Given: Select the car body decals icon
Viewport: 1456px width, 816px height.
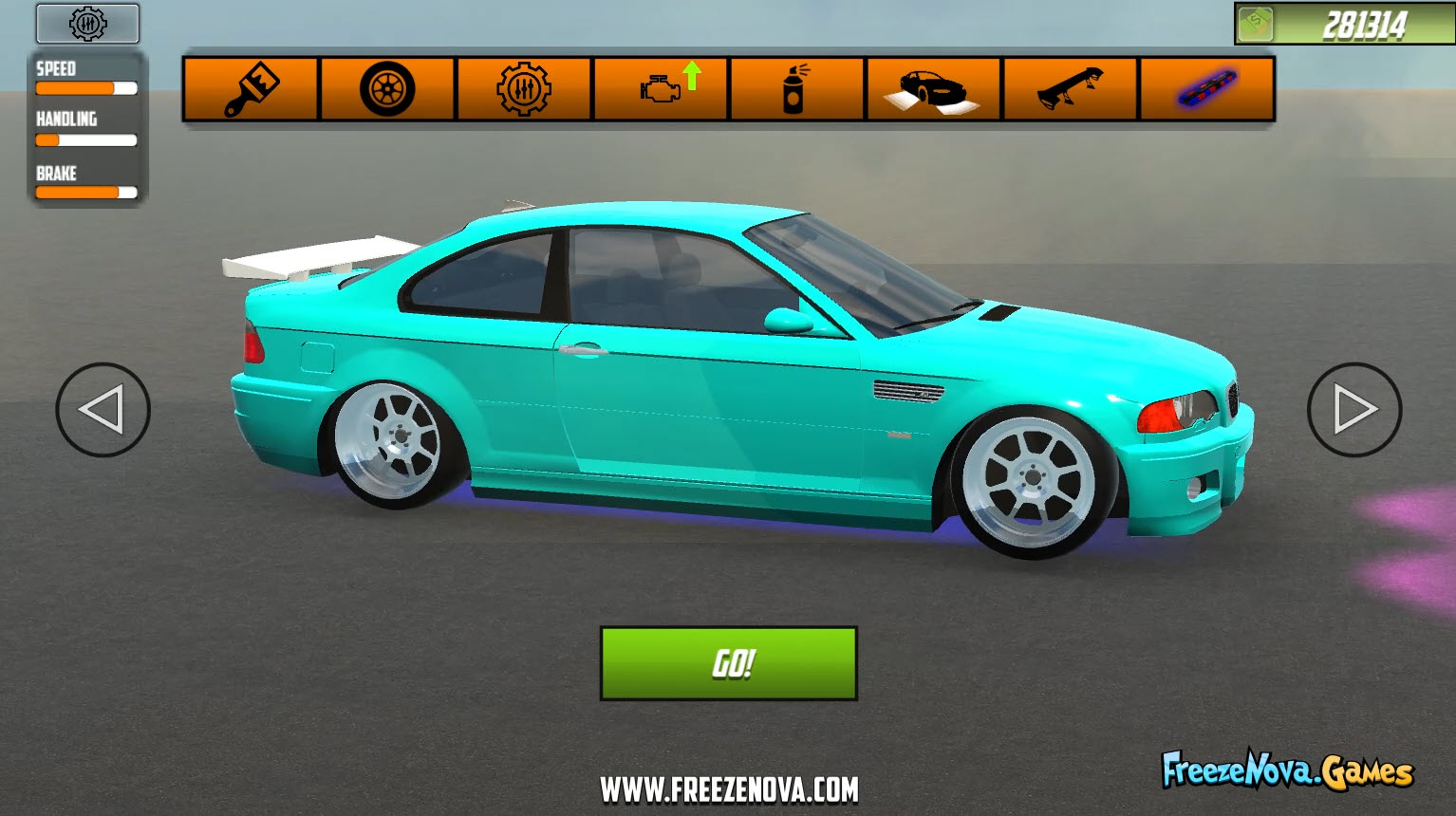Looking at the screenshot, I should click(932, 88).
